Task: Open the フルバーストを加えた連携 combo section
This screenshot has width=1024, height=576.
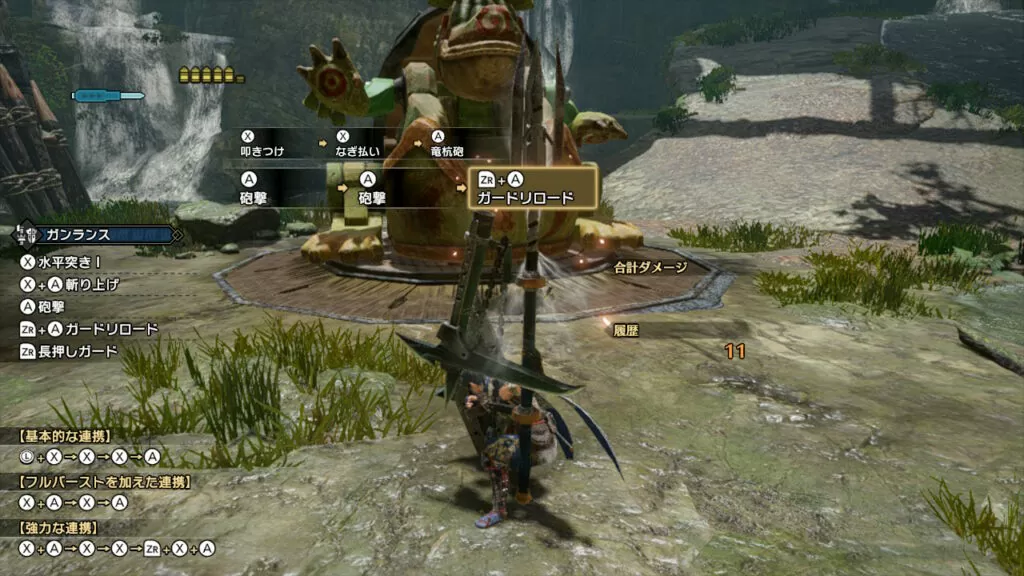Action: pyautogui.click(x=103, y=482)
